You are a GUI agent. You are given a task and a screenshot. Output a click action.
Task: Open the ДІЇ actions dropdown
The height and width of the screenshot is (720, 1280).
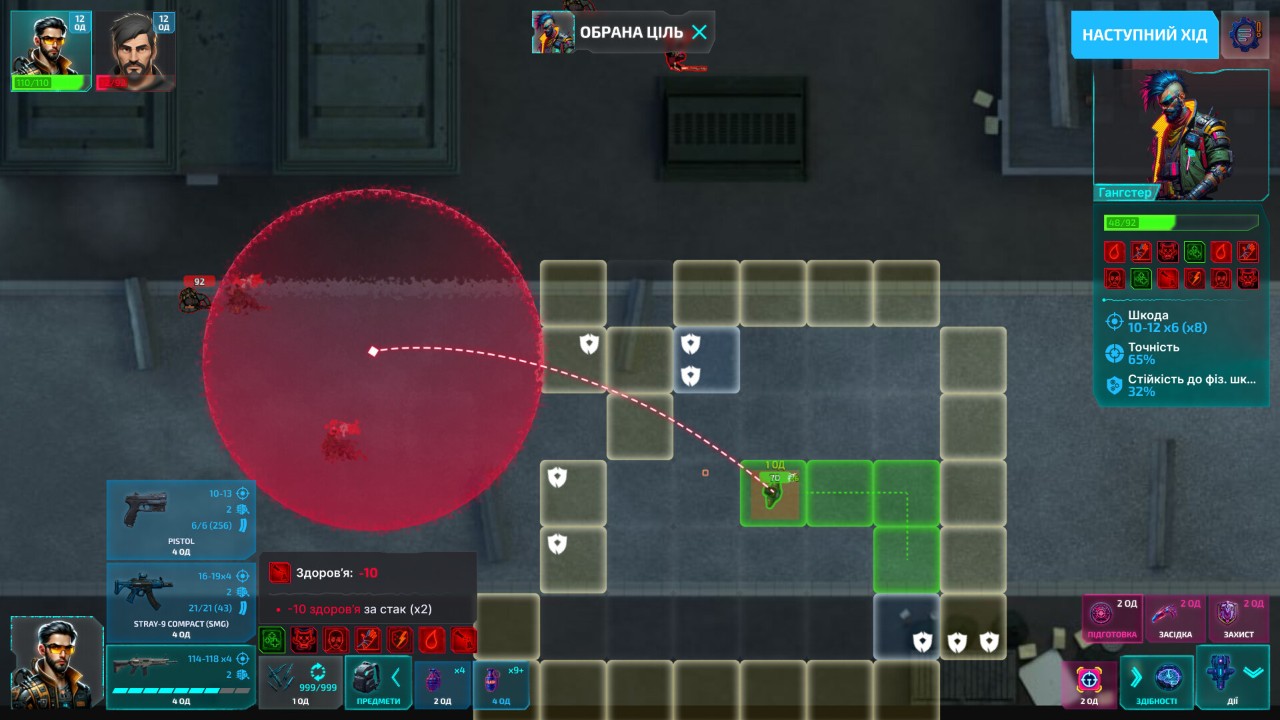tap(1233, 680)
